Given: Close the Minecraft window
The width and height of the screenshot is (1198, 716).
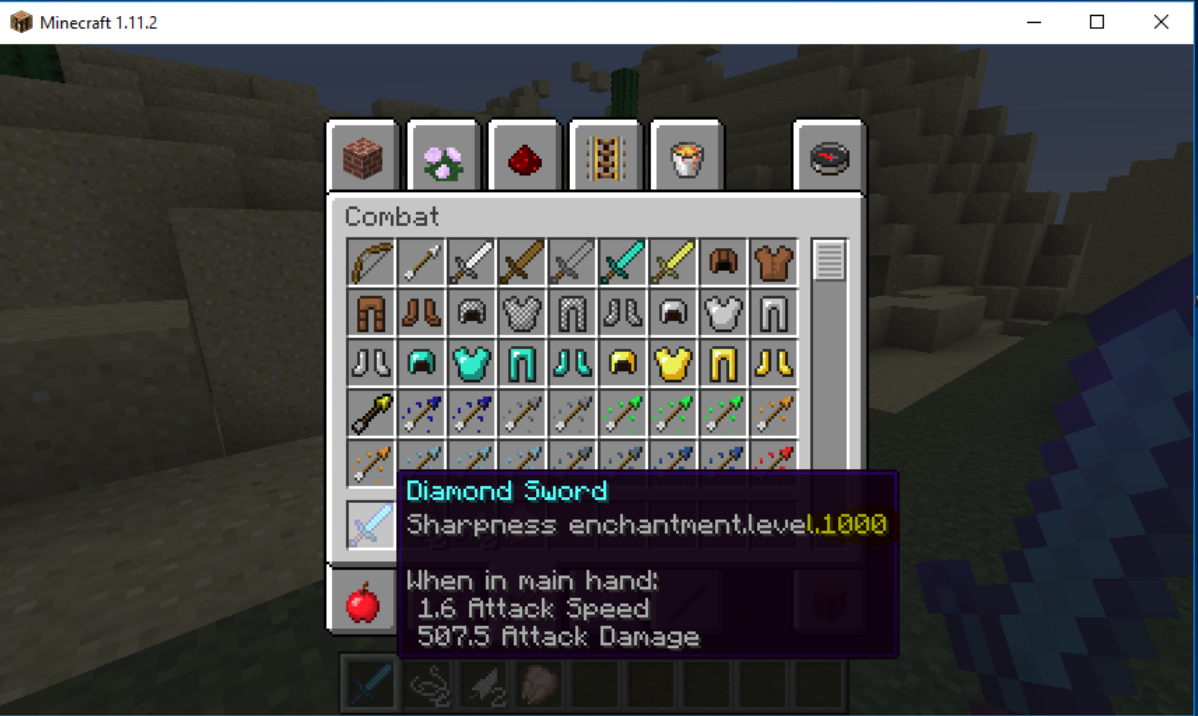Looking at the screenshot, I should click(1161, 22).
